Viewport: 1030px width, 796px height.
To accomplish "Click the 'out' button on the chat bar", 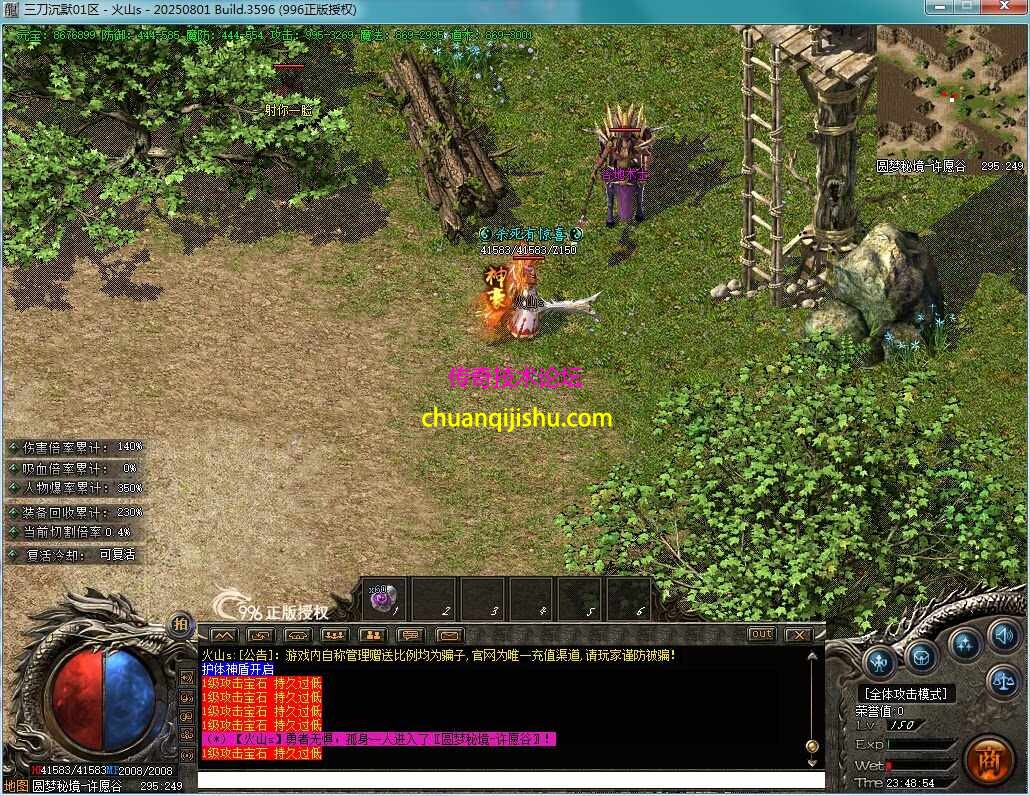I will click(x=761, y=634).
